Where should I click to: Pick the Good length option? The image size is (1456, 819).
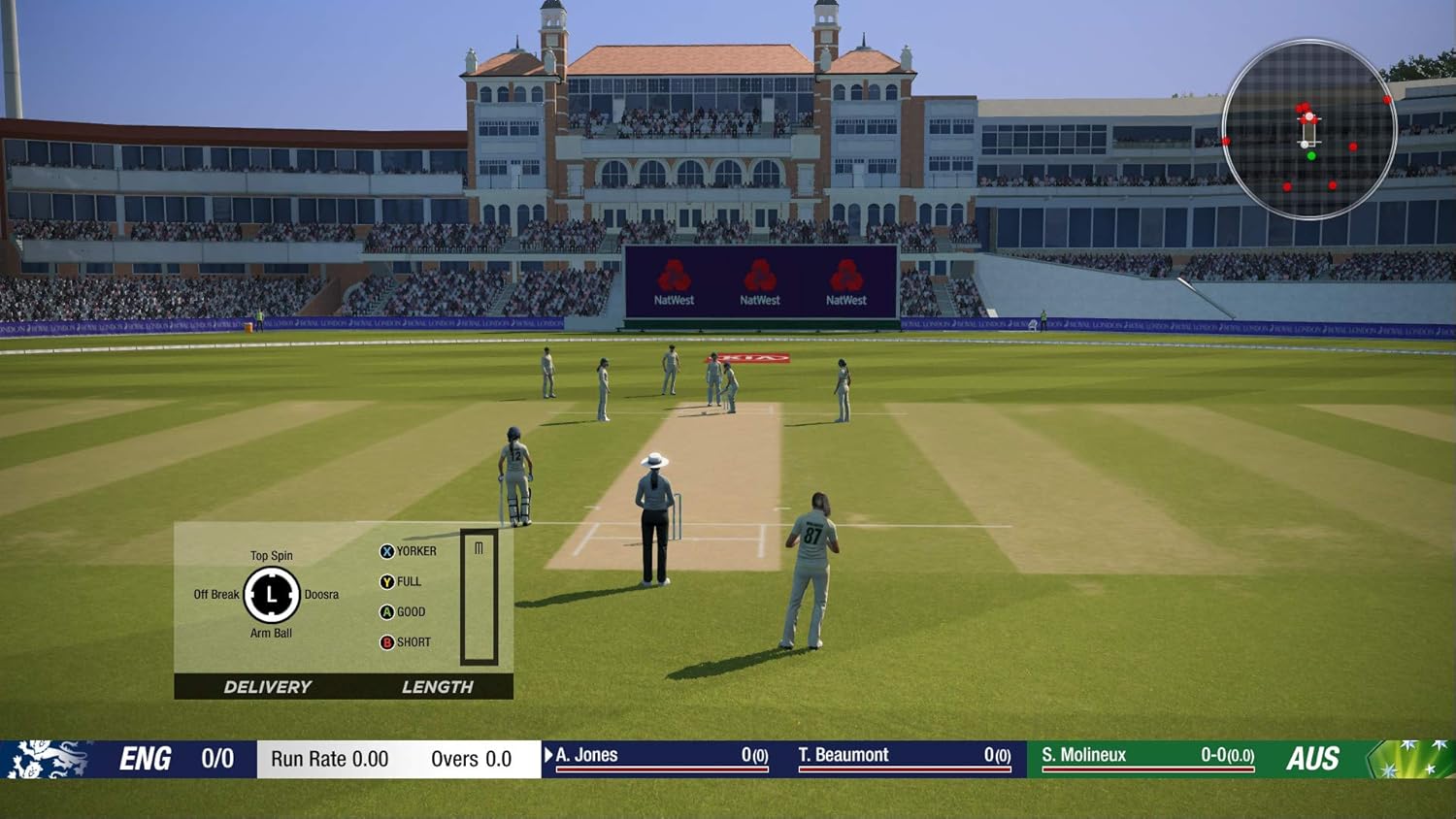pyautogui.click(x=402, y=612)
